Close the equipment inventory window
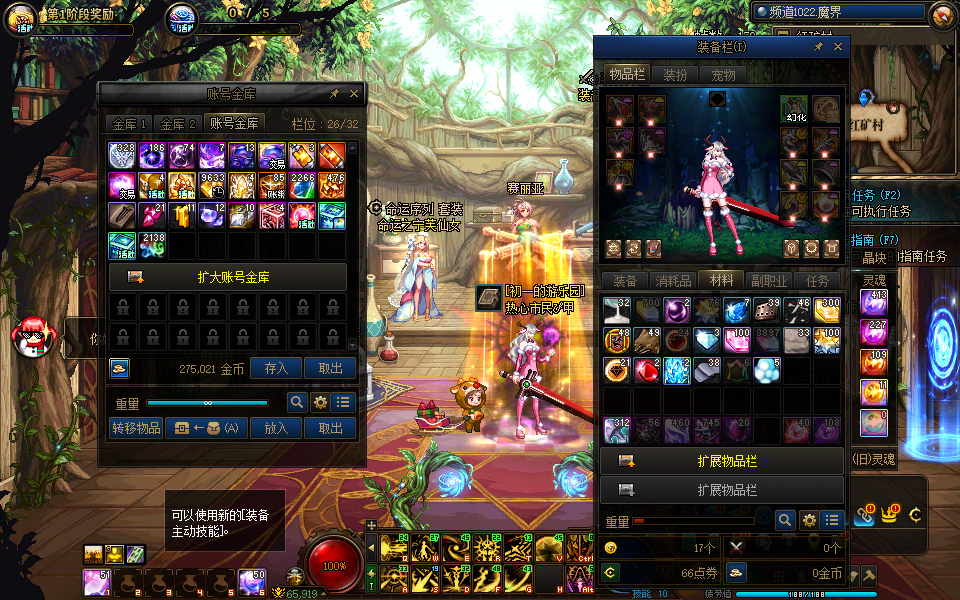 [x=838, y=47]
